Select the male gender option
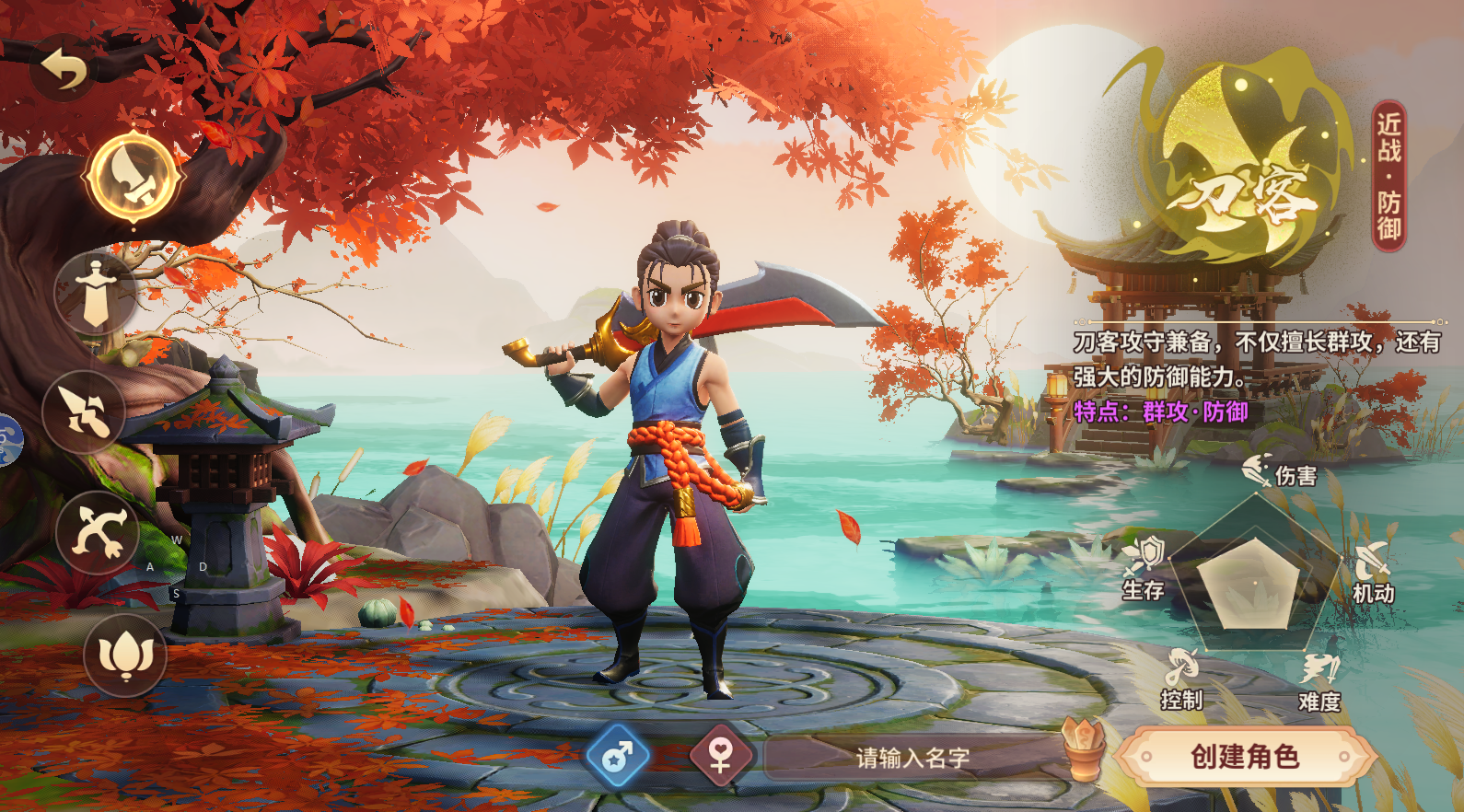The width and height of the screenshot is (1464, 812). point(618,757)
